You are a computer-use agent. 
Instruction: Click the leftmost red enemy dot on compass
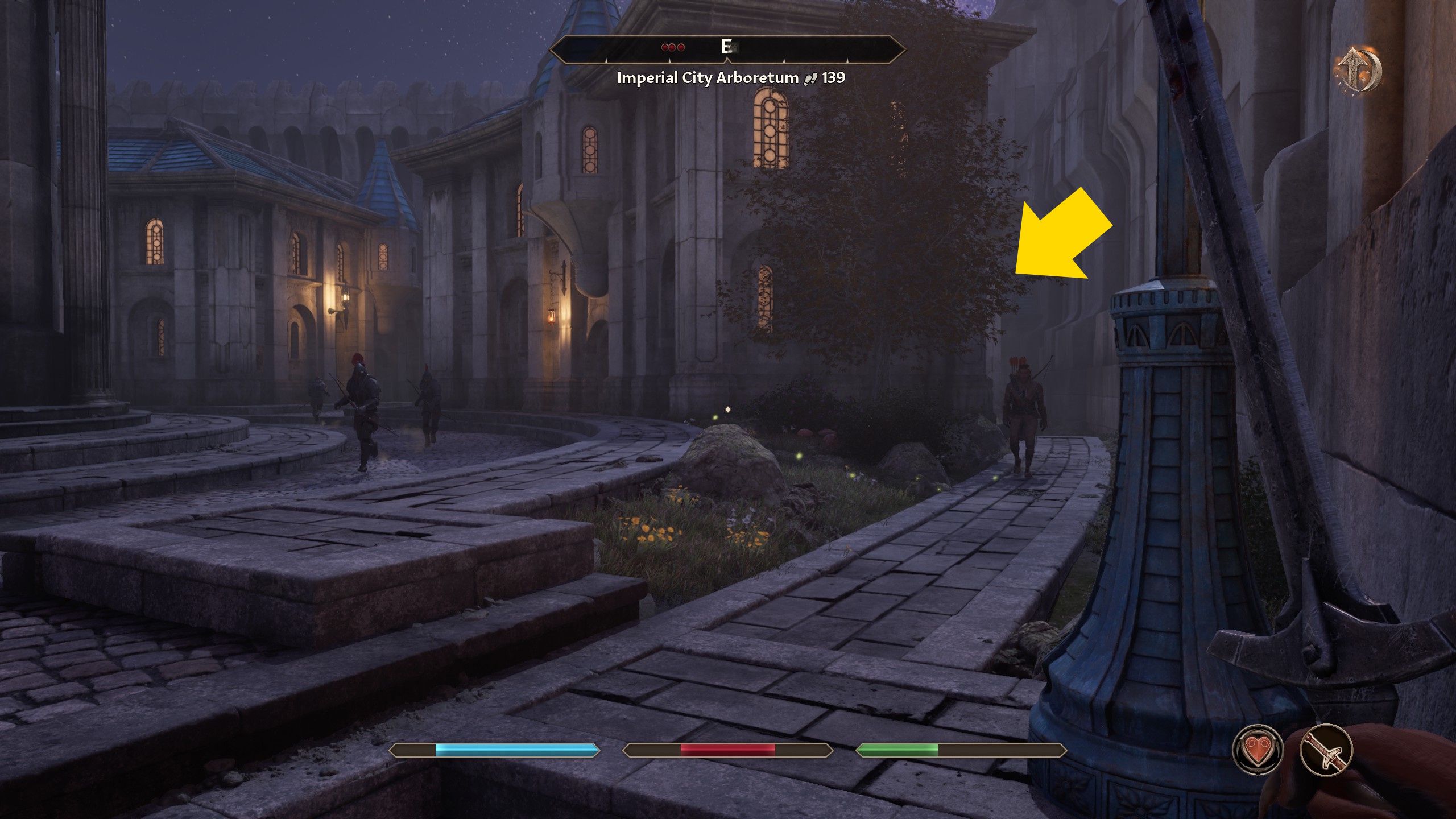tap(665, 48)
